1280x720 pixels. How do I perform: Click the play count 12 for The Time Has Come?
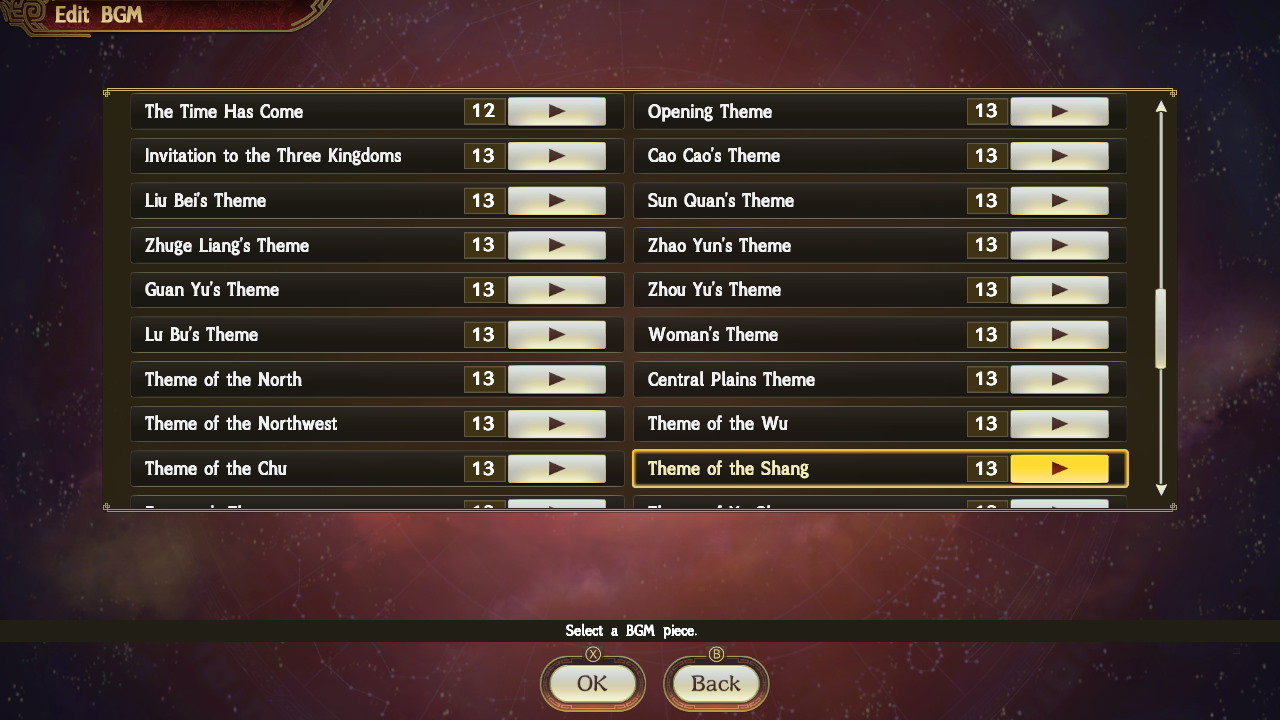coord(483,111)
